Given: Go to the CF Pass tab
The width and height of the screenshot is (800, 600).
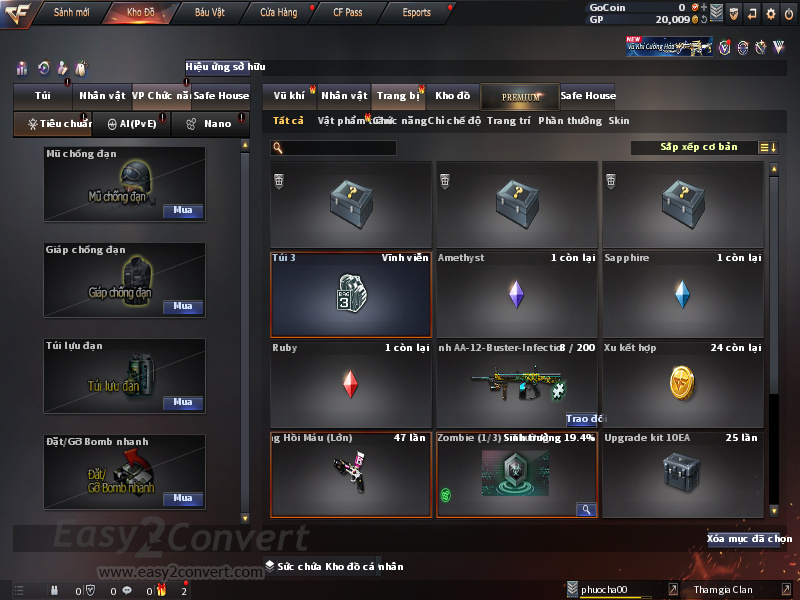Looking at the screenshot, I should tap(346, 13).
